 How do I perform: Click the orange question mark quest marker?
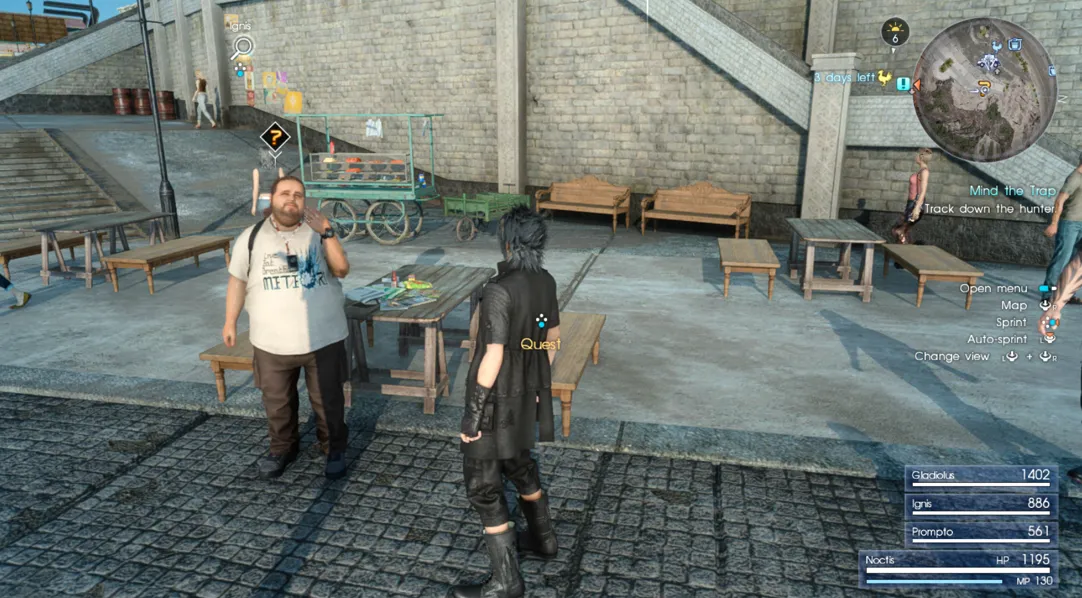click(275, 137)
